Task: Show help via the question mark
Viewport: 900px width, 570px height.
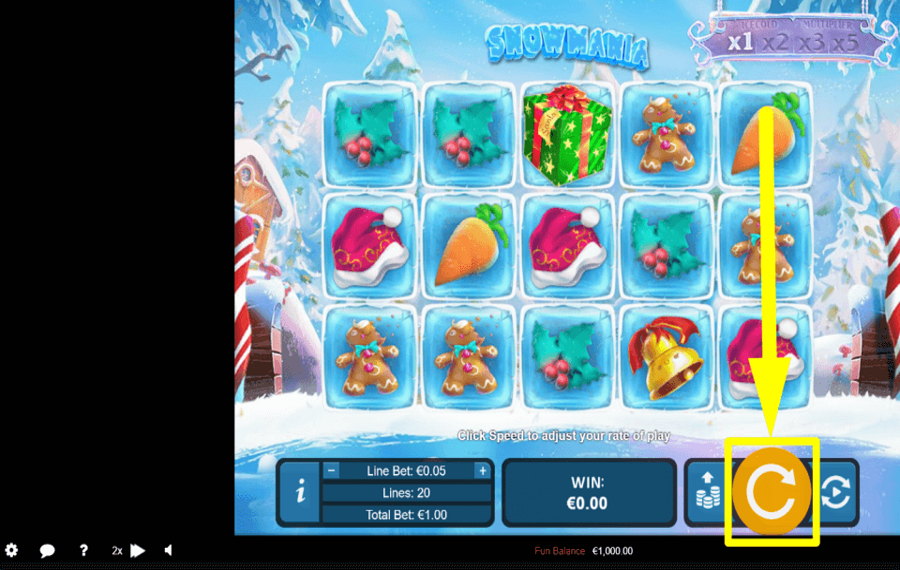Action: (x=84, y=550)
